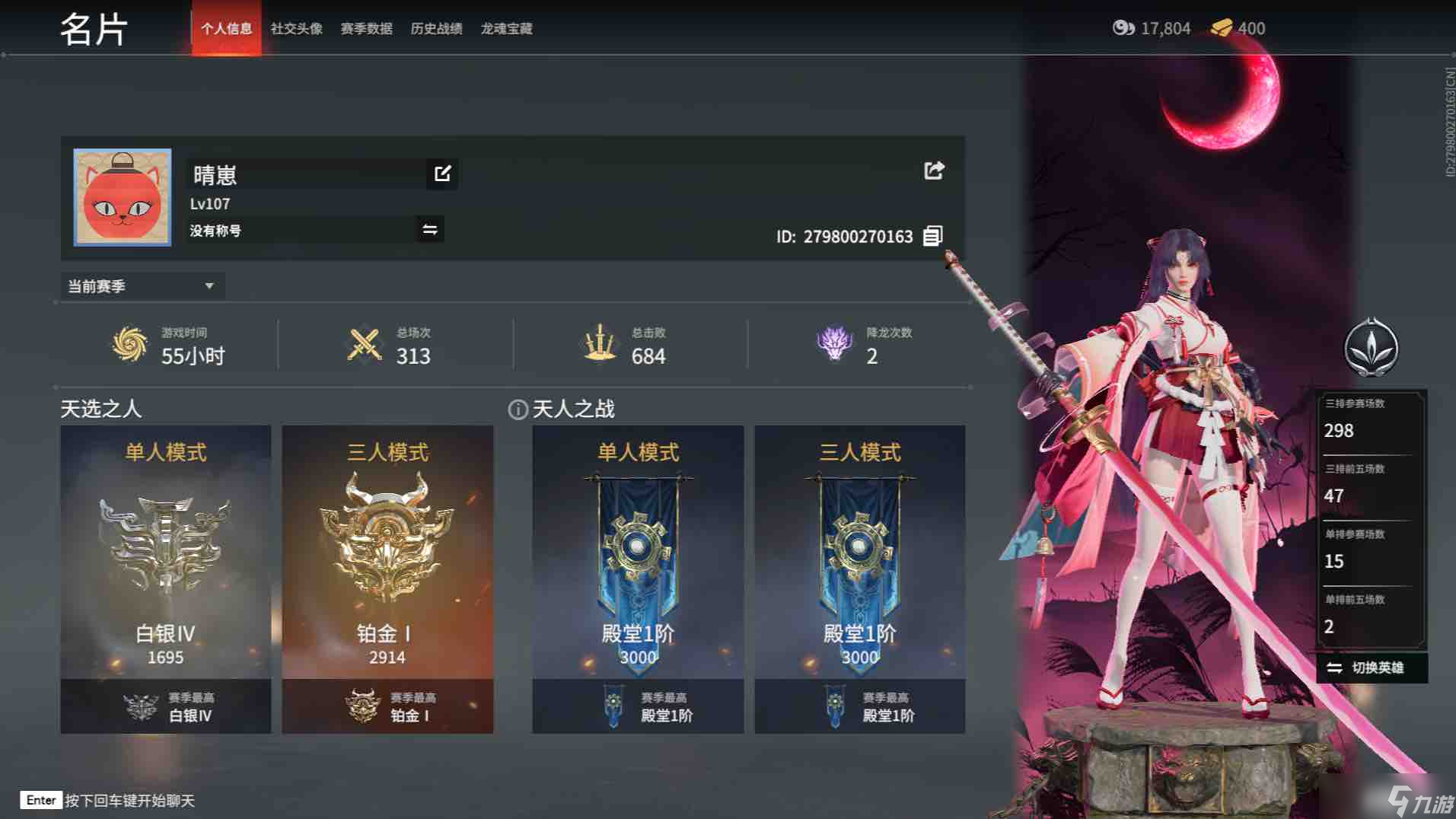The image size is (1456, 819).
Task: Switch to the 历史战绩 tab
Action: 436,29
